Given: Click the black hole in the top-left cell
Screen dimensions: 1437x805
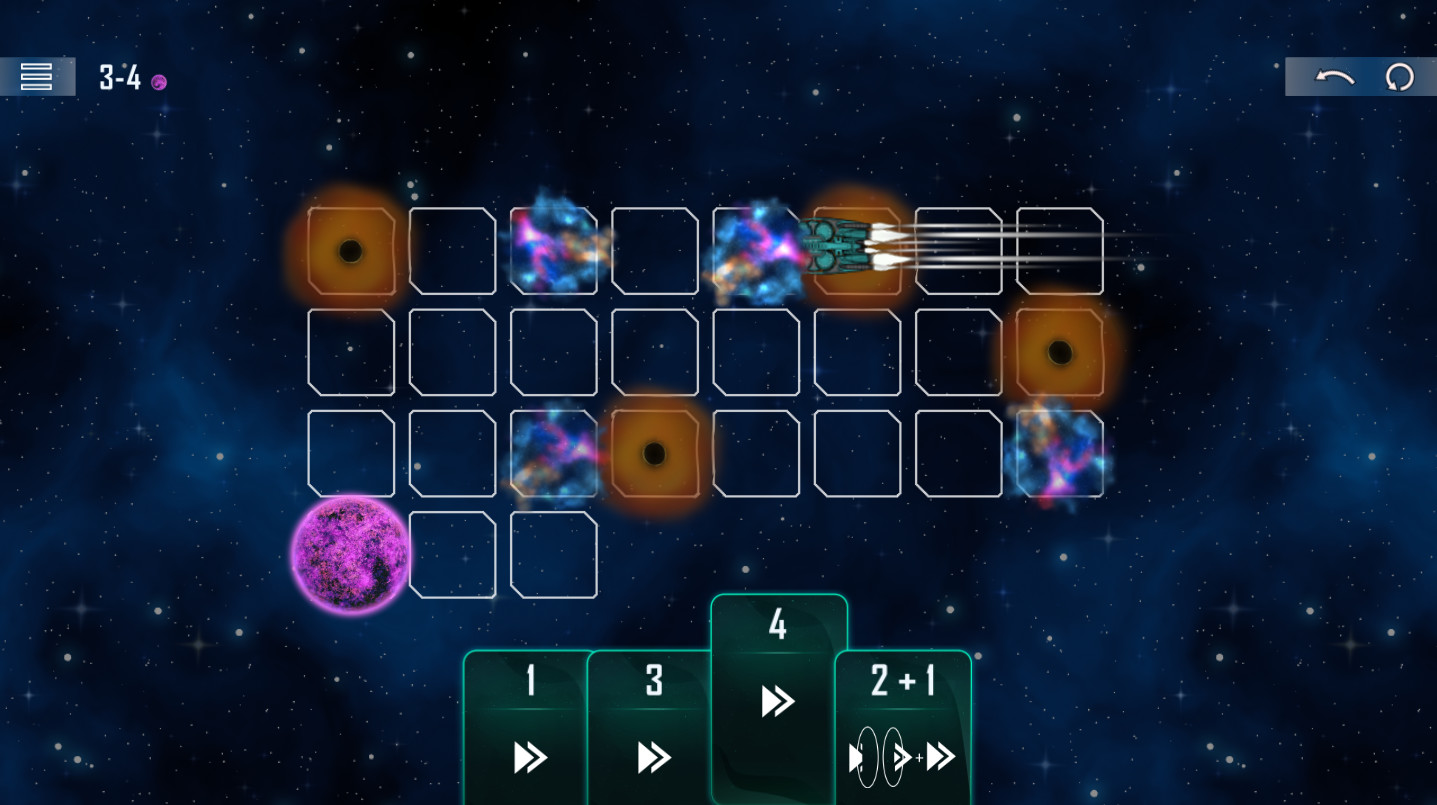Looking at the screenshot, I should point(351,250).
